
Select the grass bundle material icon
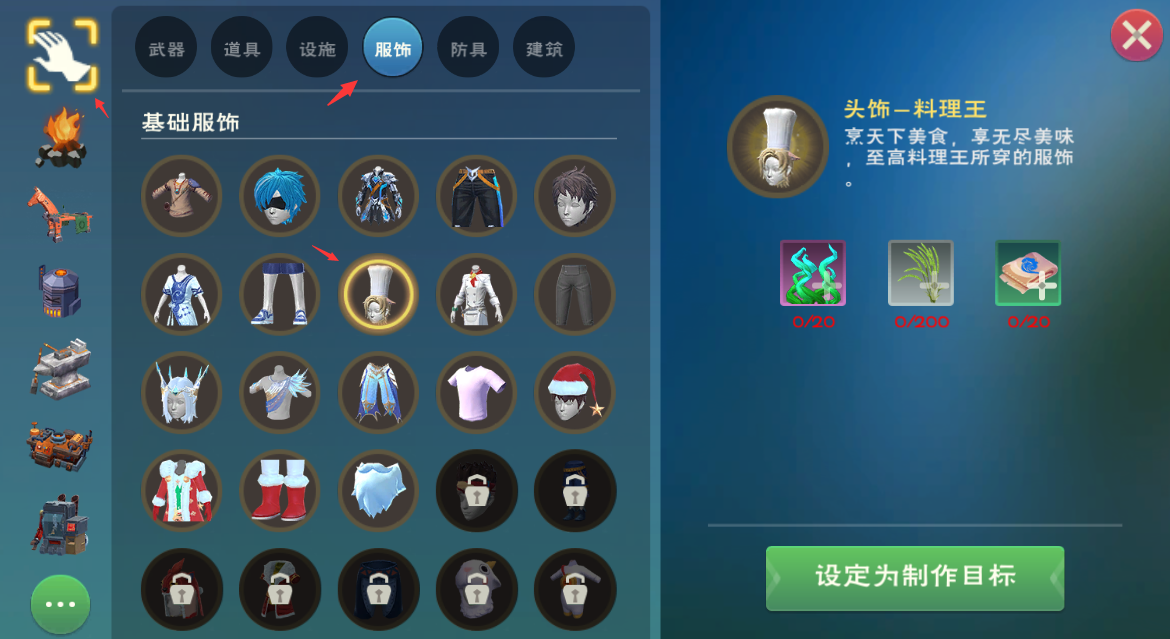click(921, 273)
